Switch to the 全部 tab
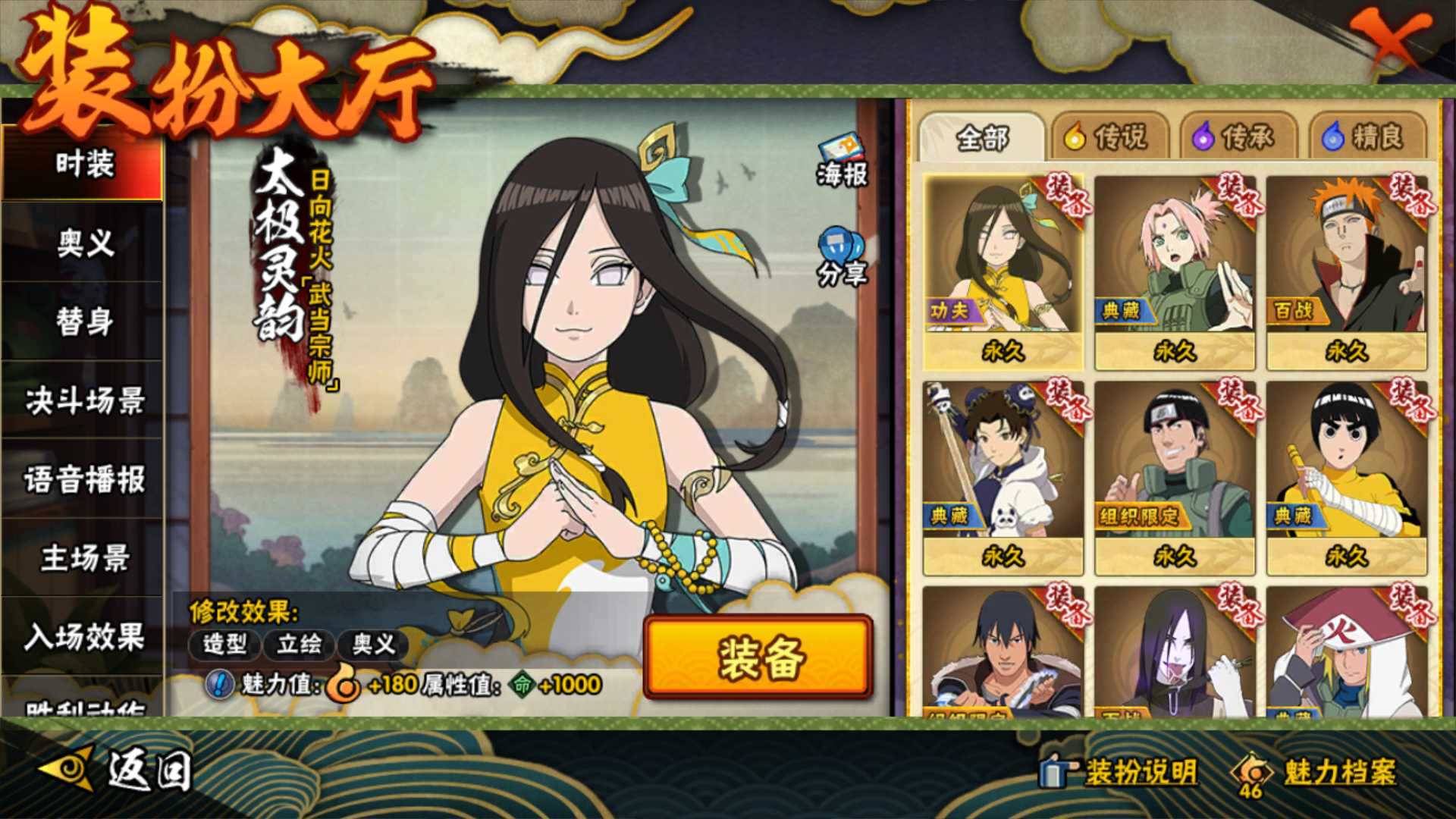Screen dimensions: 1456x819 pyautogui.click(x=981, y=138)
